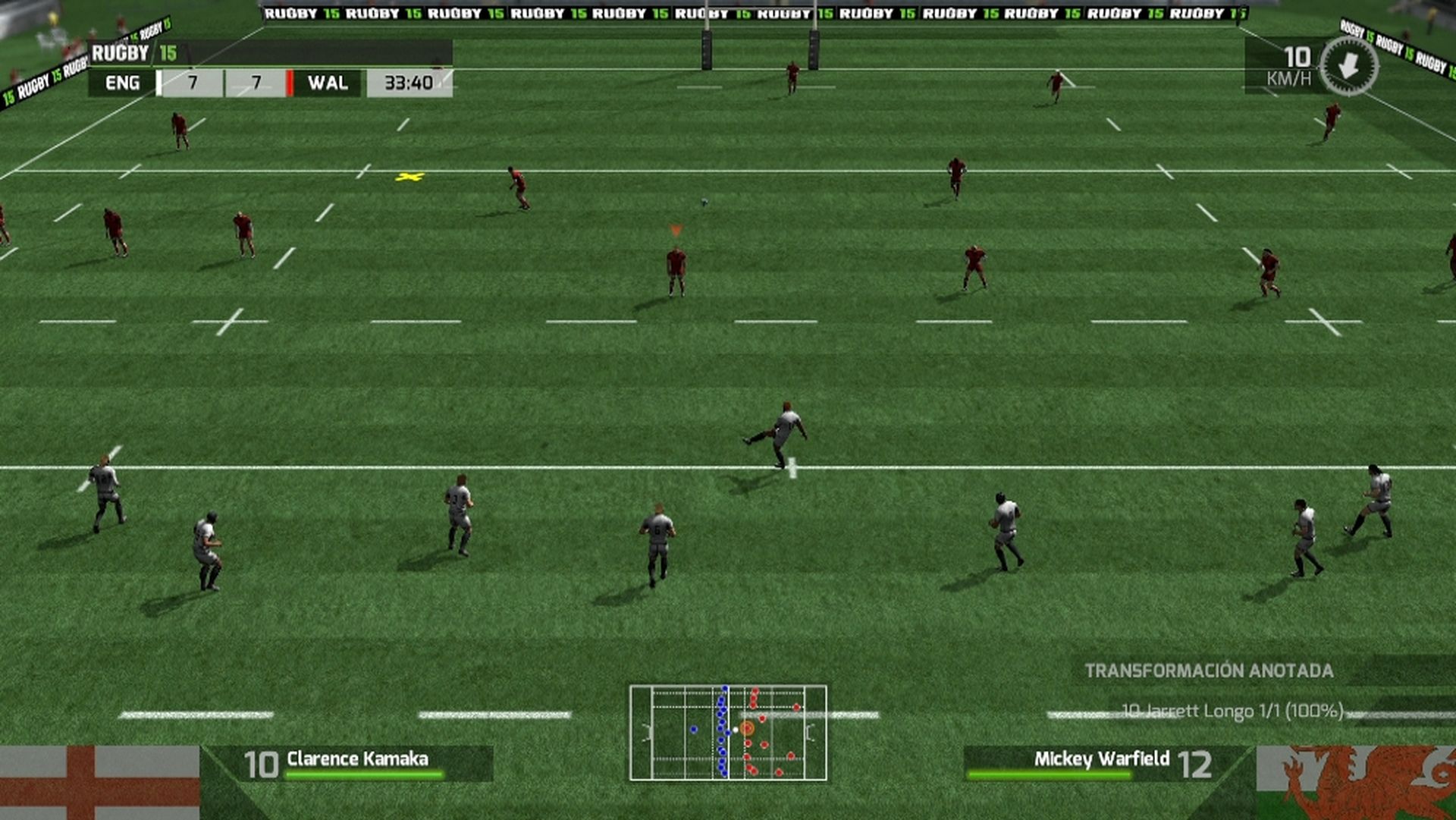Click the yellow X marker on the pitch

[x=409, y=176]
